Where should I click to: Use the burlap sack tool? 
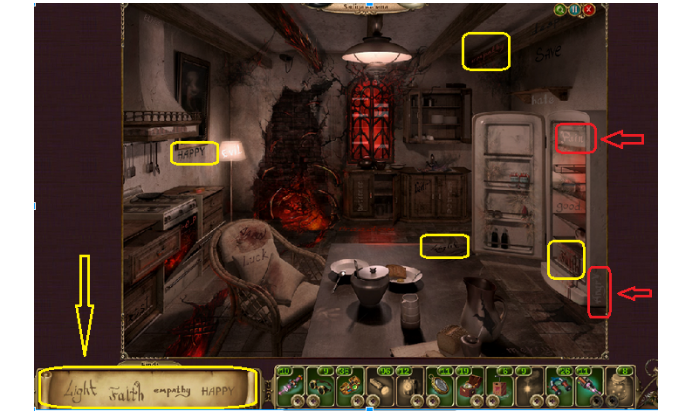(x=619, y=385)
